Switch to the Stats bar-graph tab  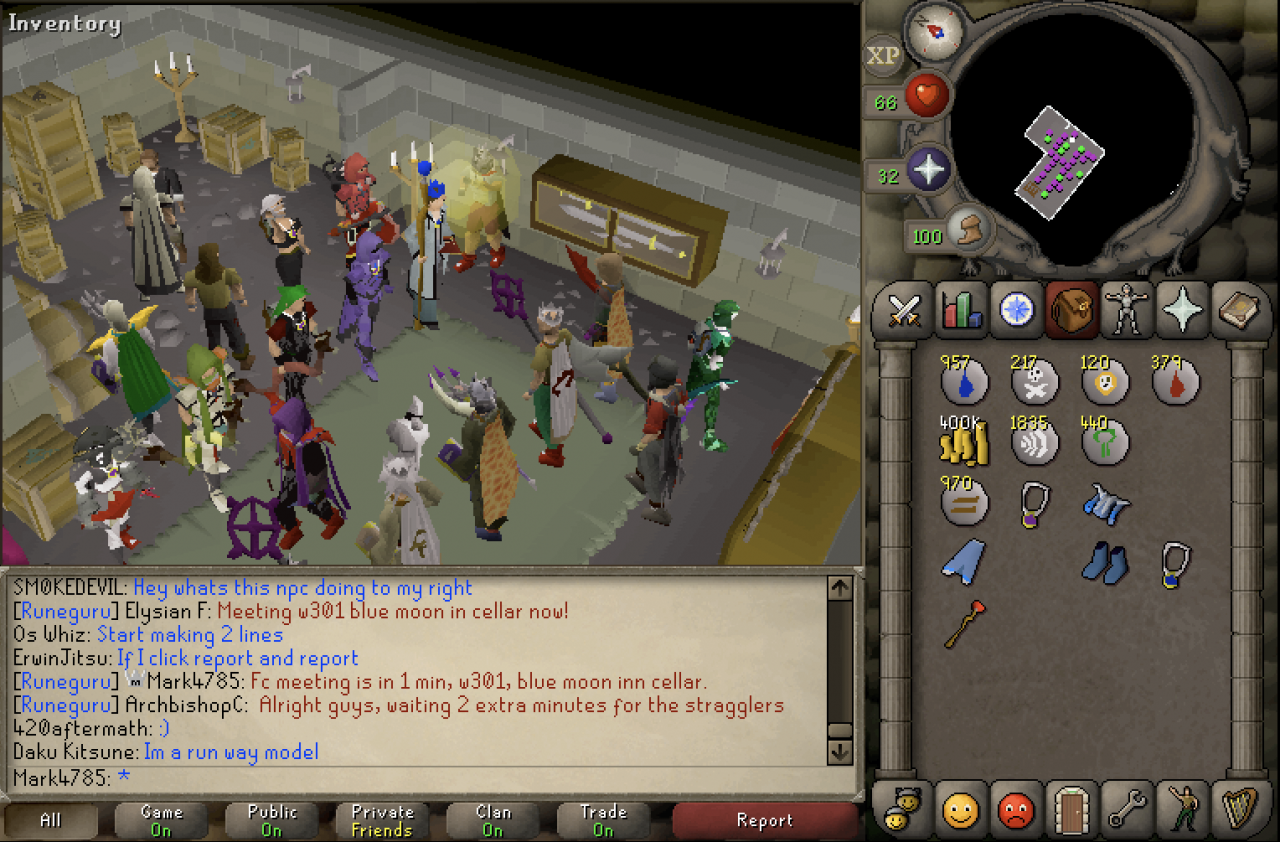pyautogui.click(x=961, y=311)
